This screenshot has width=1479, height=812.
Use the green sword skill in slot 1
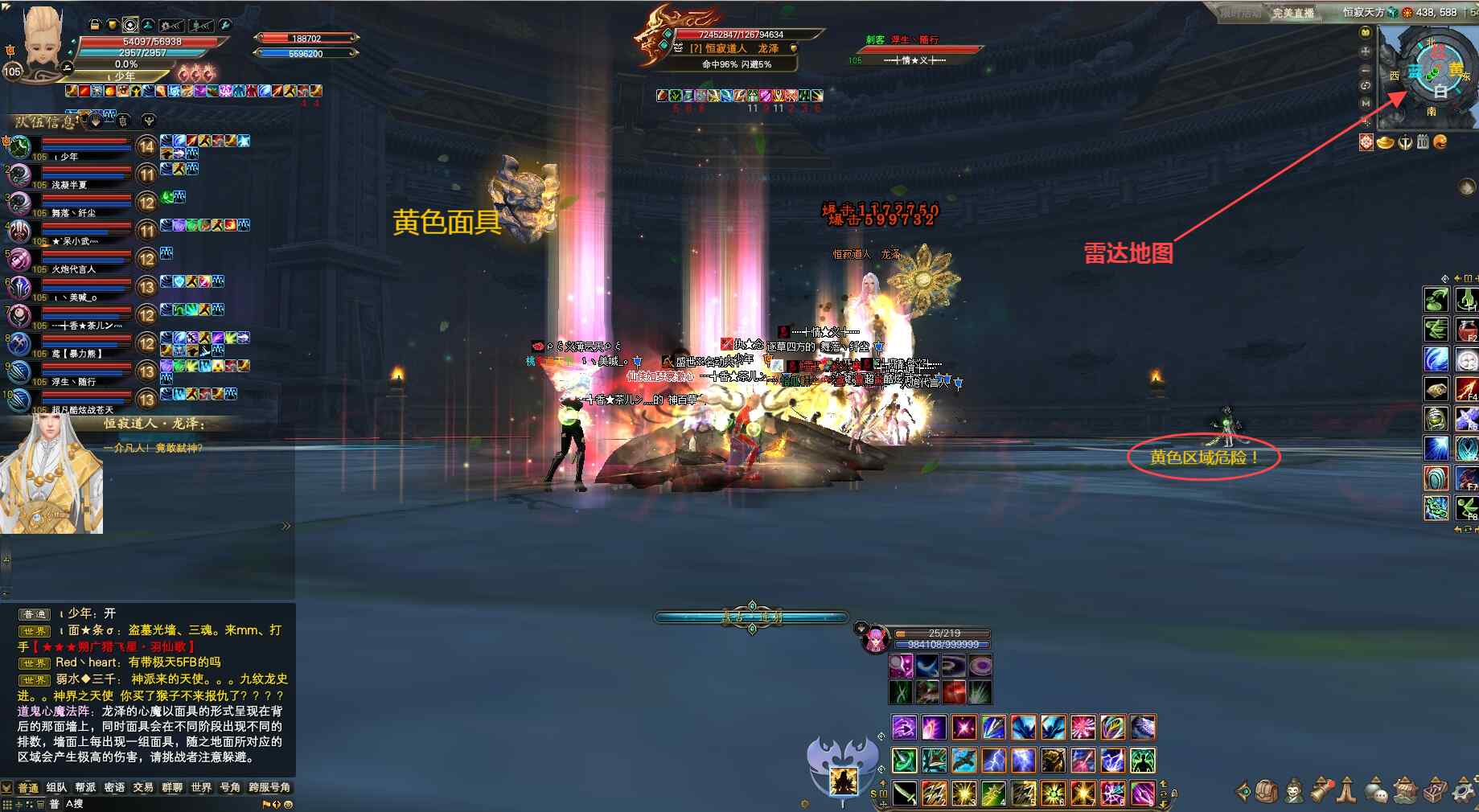pyautogui.click(x=906, y=794)
